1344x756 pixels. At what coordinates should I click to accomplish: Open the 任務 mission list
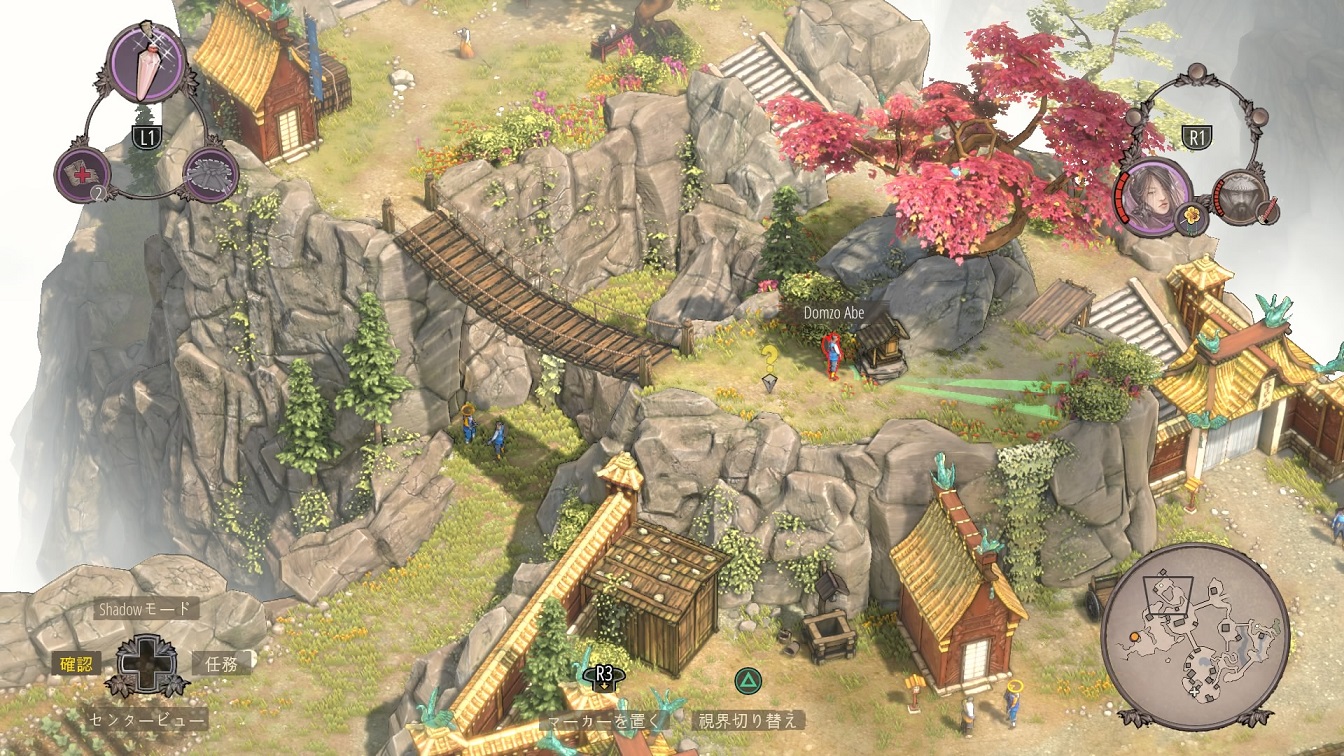pos(221,662)
